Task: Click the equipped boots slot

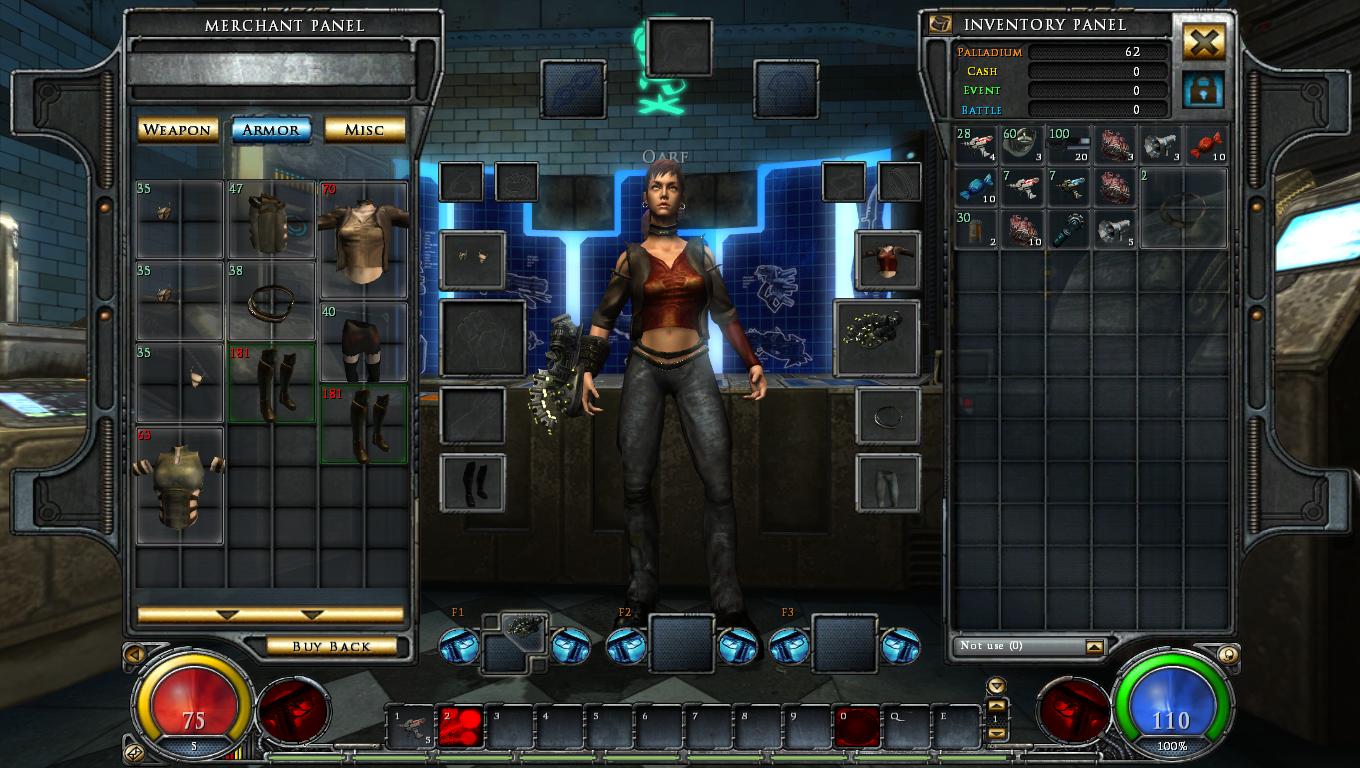Action: pos(472,483)
